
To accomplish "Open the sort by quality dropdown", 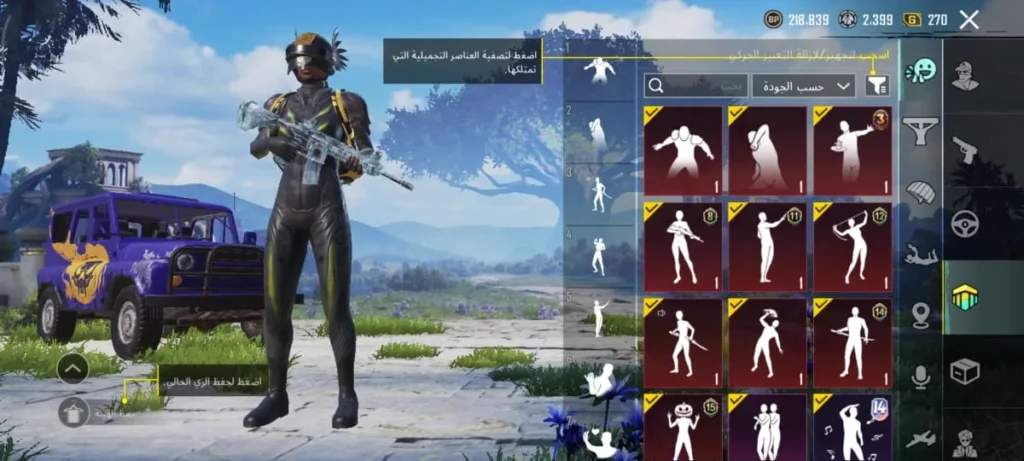I will [803, 86].
